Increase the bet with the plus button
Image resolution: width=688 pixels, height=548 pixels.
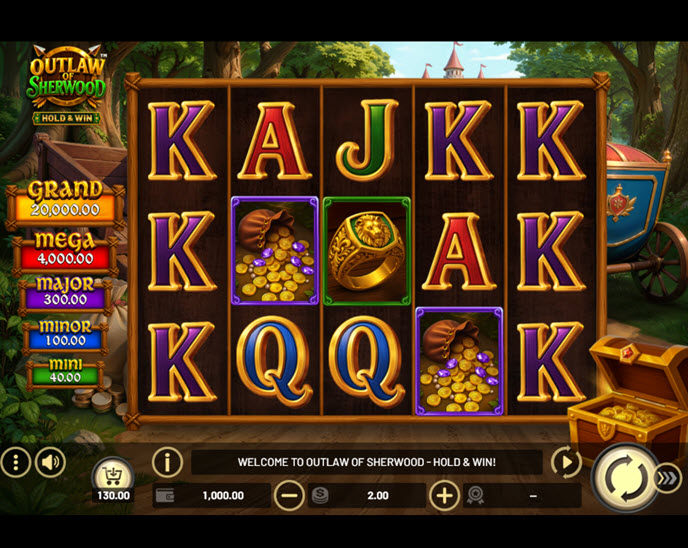pos(444,495)
